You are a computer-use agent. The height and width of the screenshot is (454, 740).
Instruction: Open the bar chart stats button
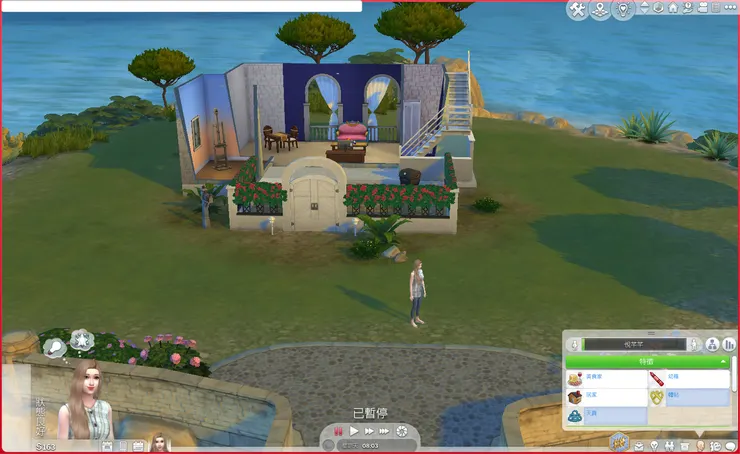(x=729, y=344)
